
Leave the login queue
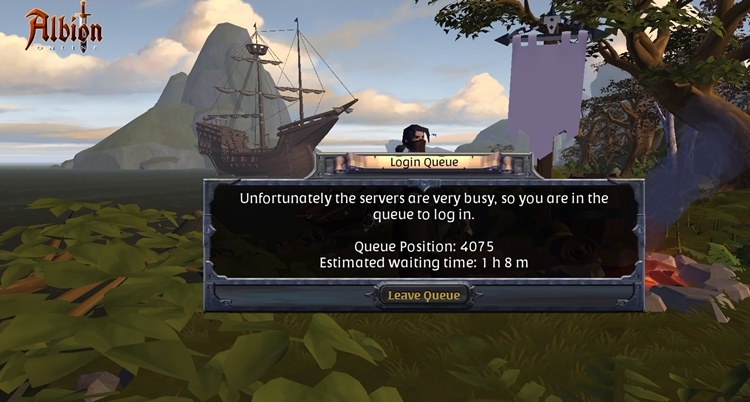point(423,295)
